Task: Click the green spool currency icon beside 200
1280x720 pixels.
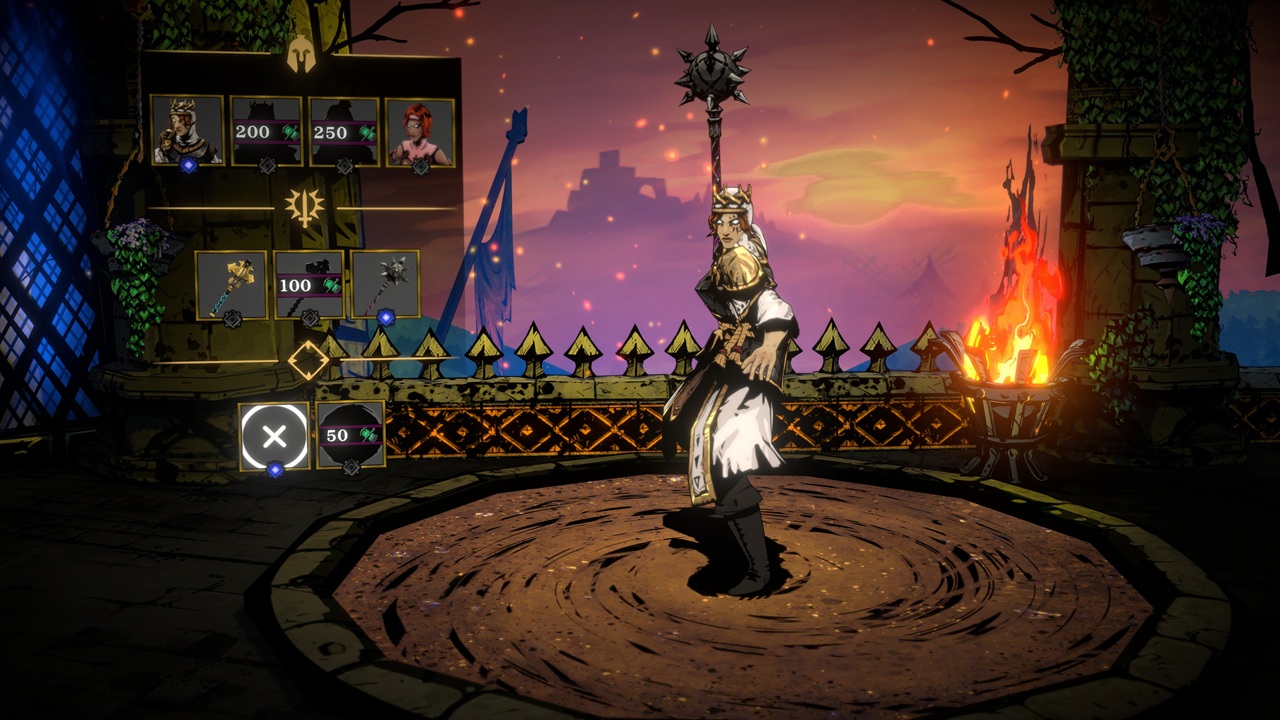Action: tap(290, 131)
